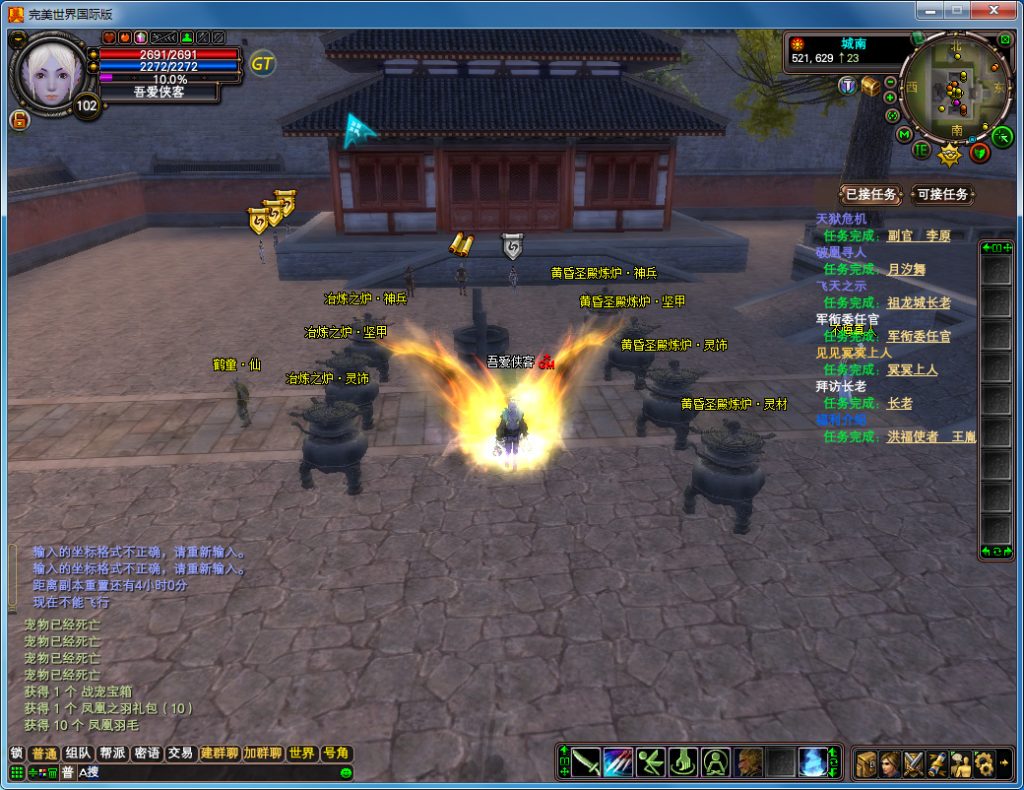
Task: Click the green GT button
Action: tap(263, 64)
